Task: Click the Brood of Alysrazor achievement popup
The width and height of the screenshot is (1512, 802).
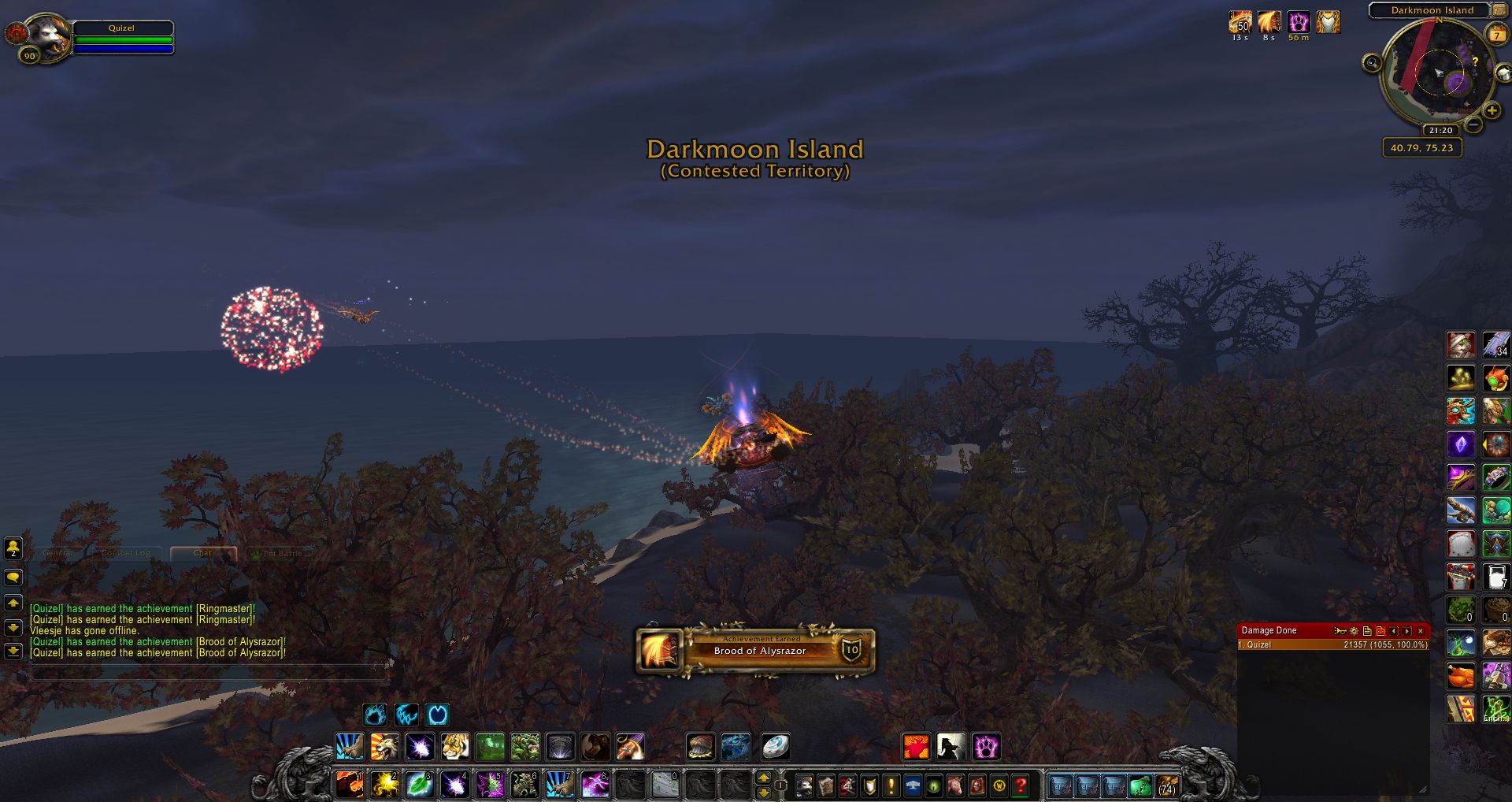Action: click(x=755, y=650)
